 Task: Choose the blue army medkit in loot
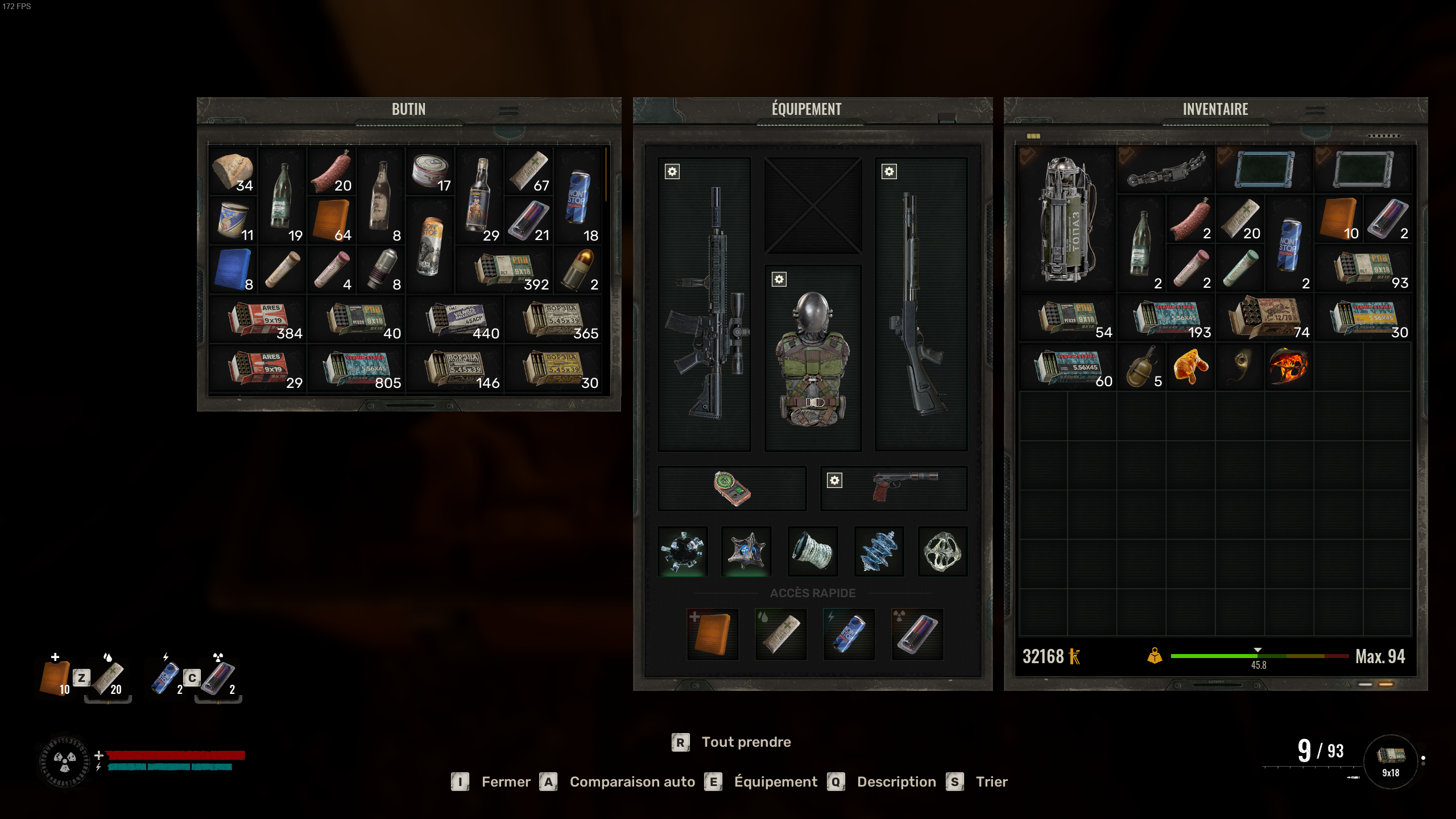[x=233, y=270]
